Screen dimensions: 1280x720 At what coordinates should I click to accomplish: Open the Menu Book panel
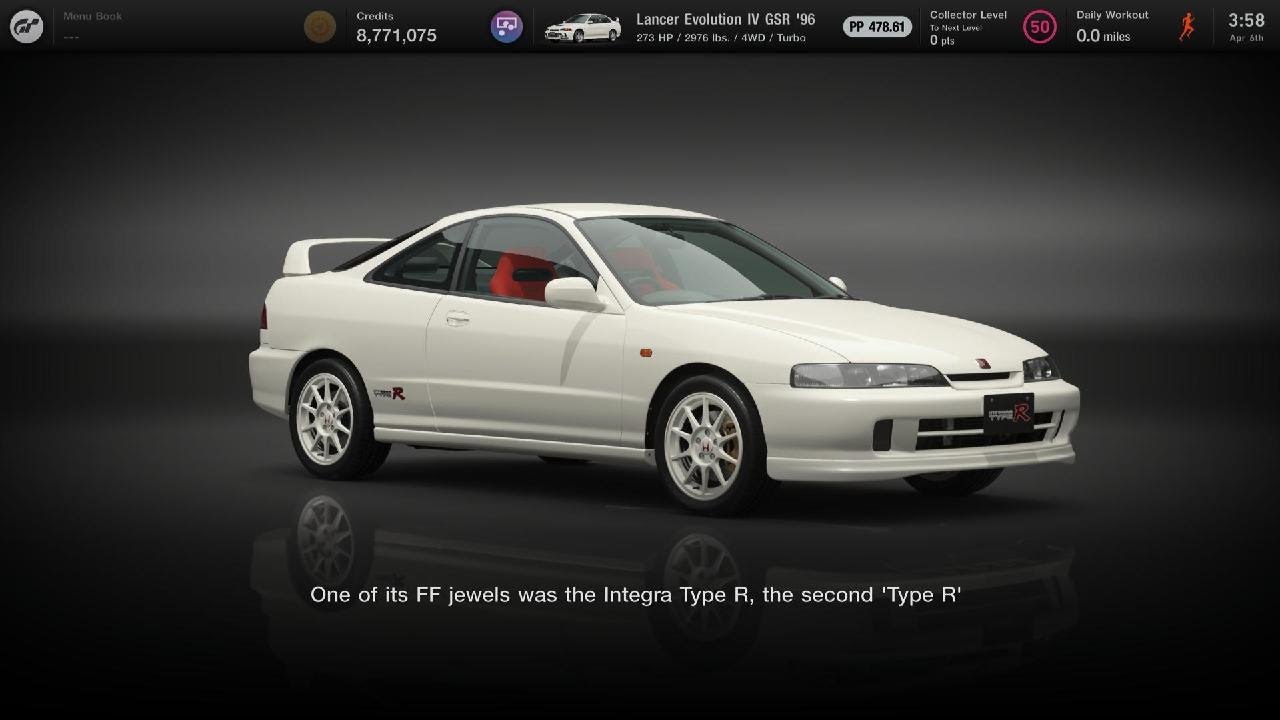[92, 26]
